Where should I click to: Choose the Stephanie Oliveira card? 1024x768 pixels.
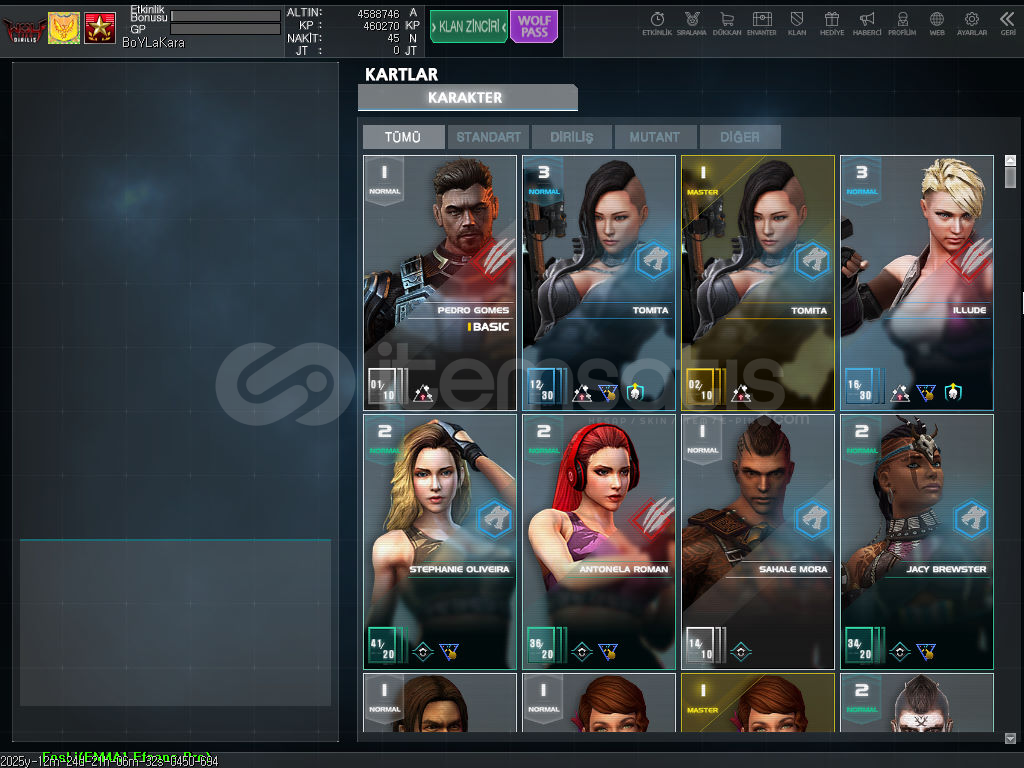coord(440,541)
